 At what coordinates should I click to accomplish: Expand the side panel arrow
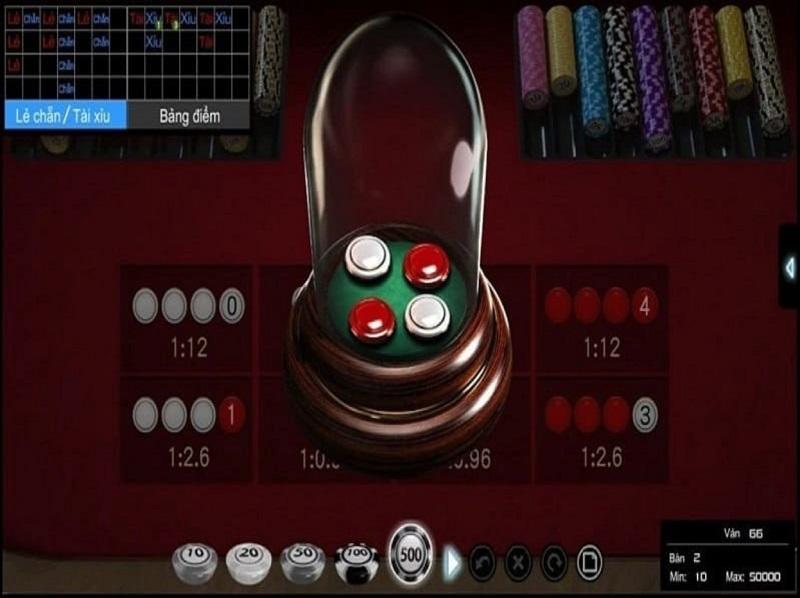click(789, 266)
